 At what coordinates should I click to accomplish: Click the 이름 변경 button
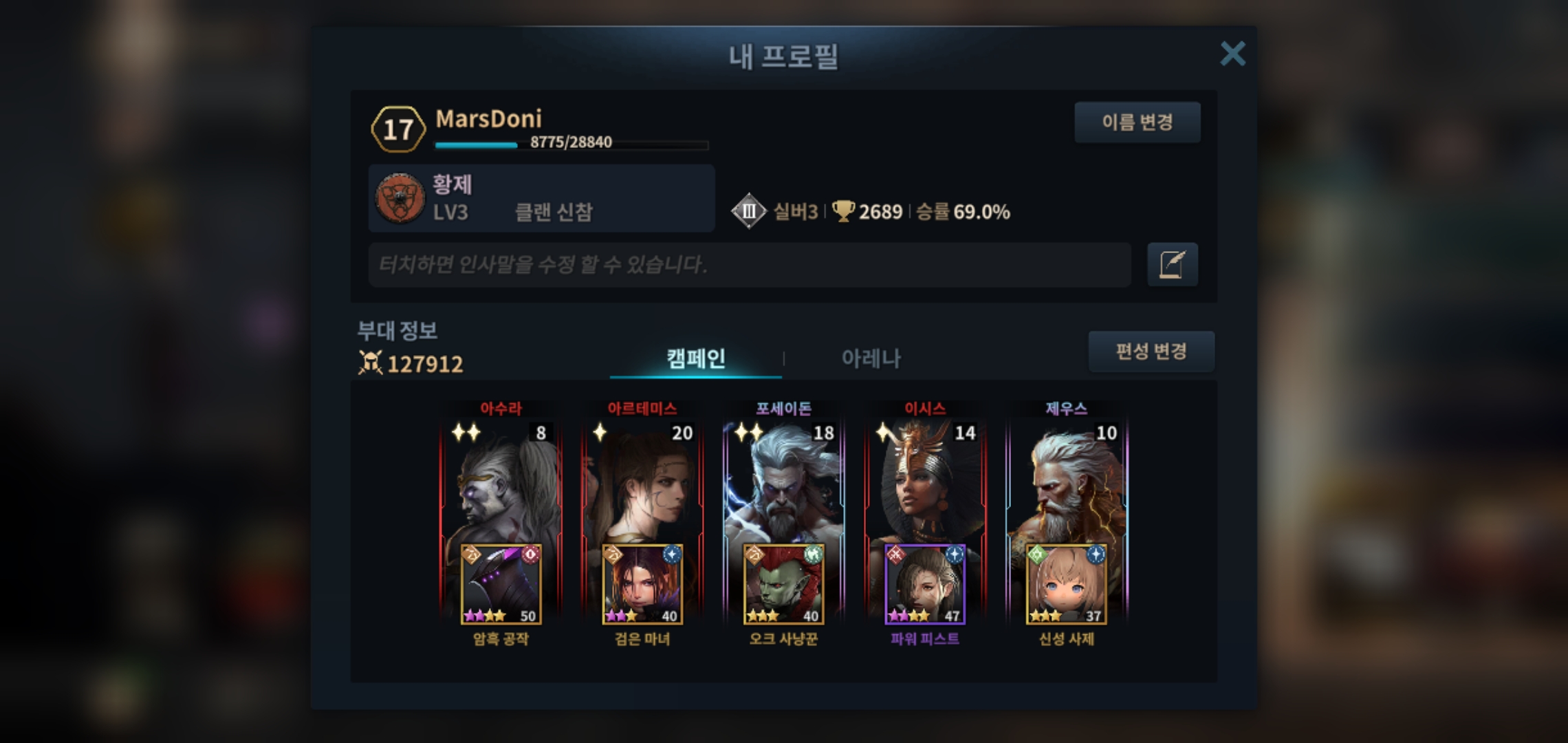1137,122
